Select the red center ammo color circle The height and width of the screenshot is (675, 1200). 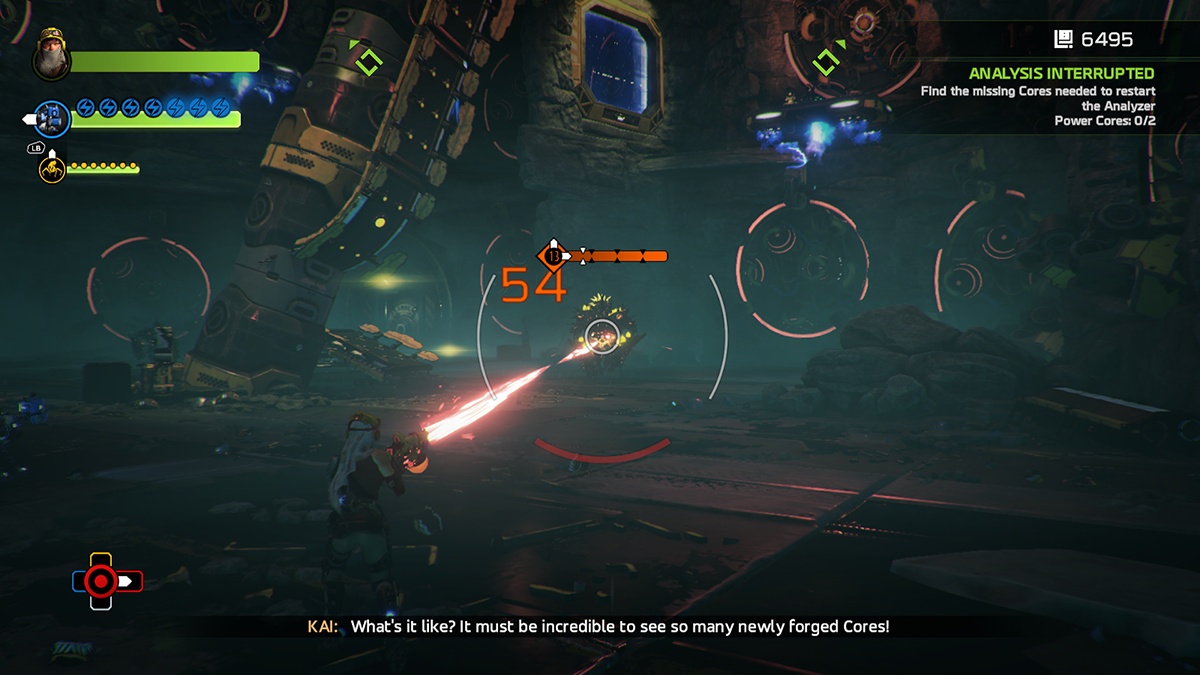point(101,581)
